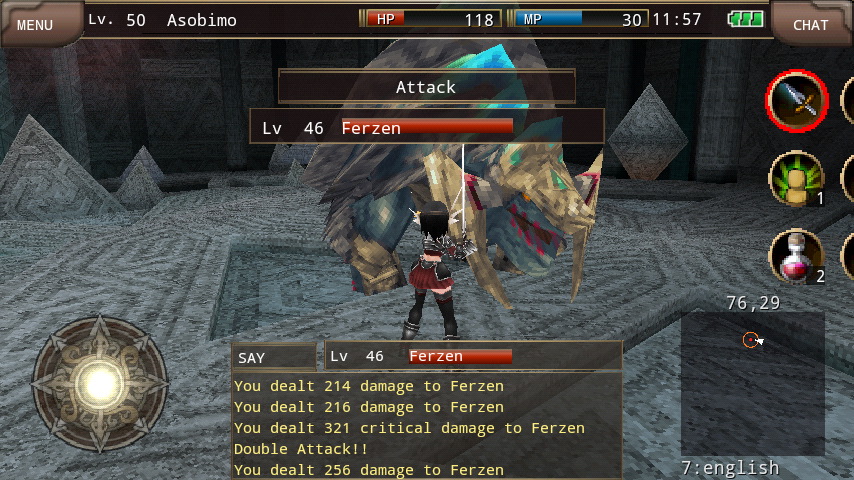Select the Ferzen target bar above the enemy

427,127
